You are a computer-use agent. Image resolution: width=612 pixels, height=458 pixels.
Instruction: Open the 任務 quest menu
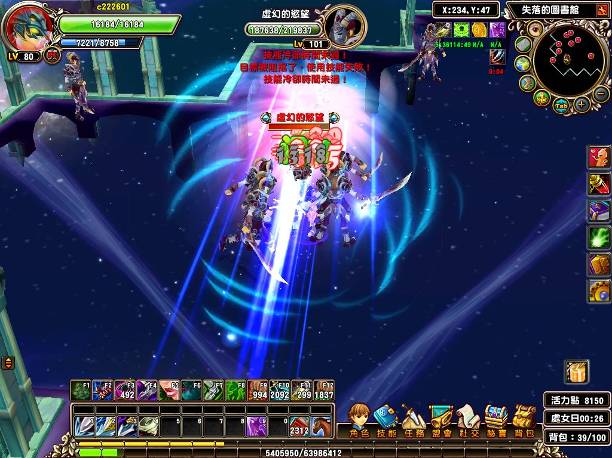412,419
